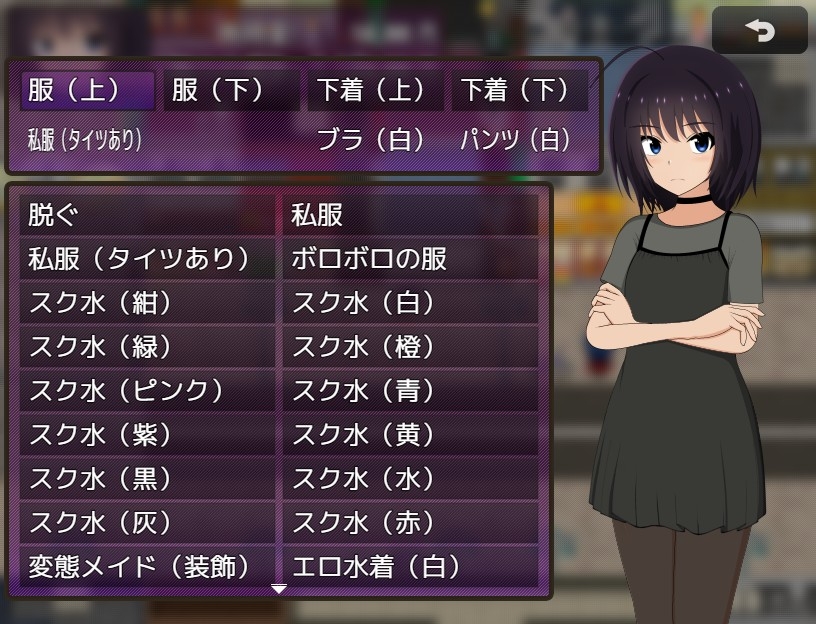Choose the スク水（ピンク） option
Viewport: 816px width, 624px height.
pos(146,391)
